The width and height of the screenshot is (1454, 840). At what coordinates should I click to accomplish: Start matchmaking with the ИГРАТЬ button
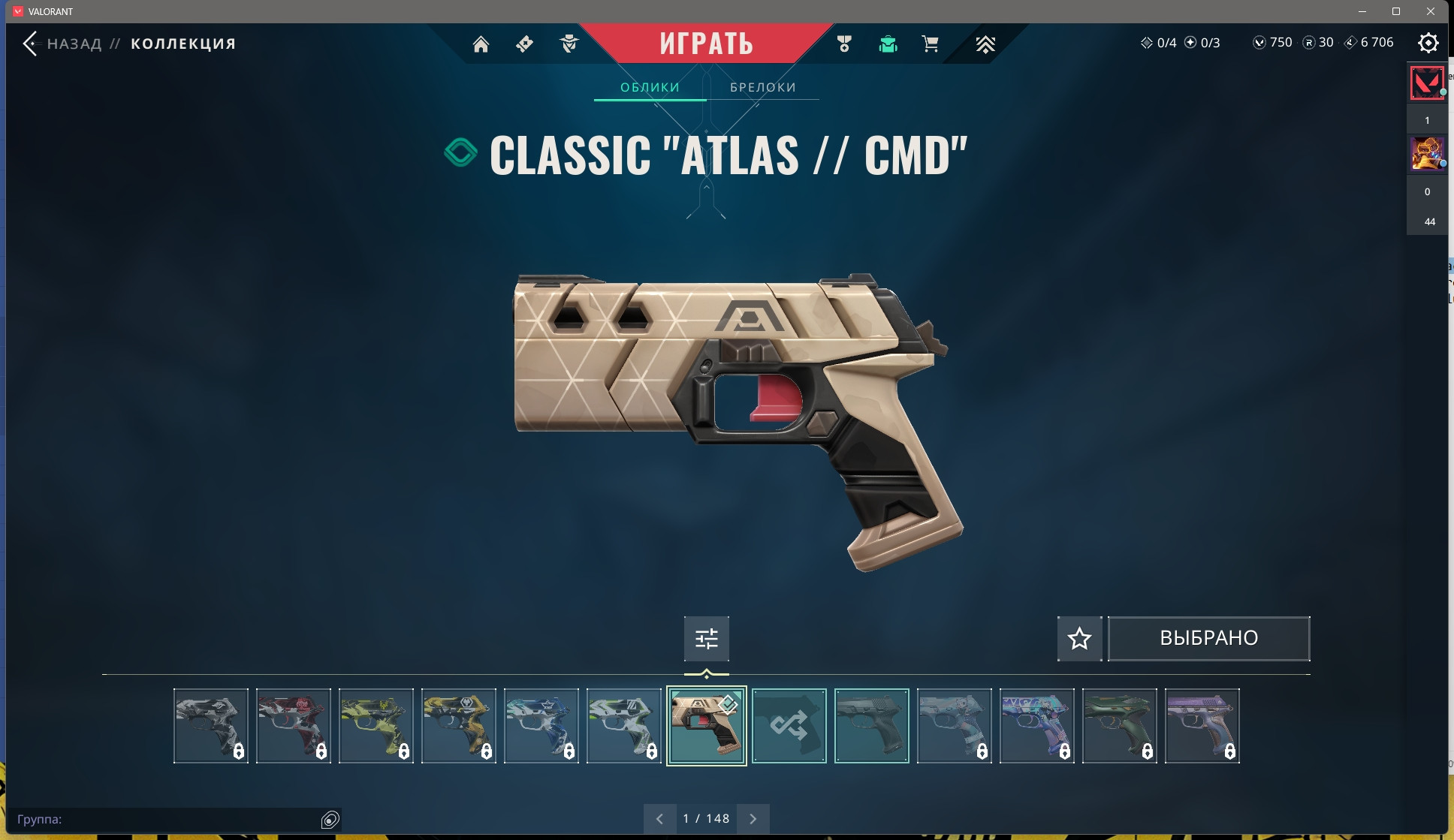pos(706,44)
